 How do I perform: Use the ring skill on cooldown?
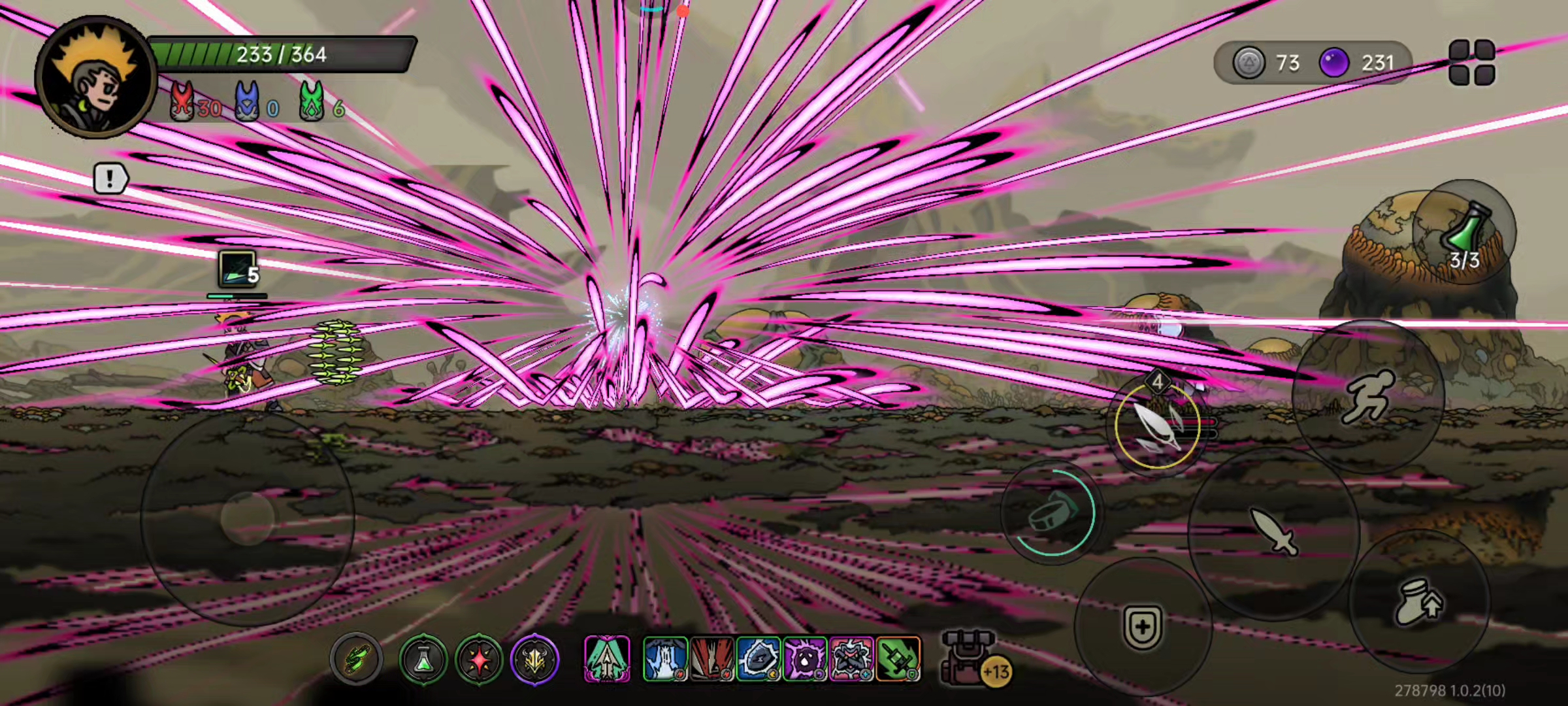click(x=1051, y=513)
